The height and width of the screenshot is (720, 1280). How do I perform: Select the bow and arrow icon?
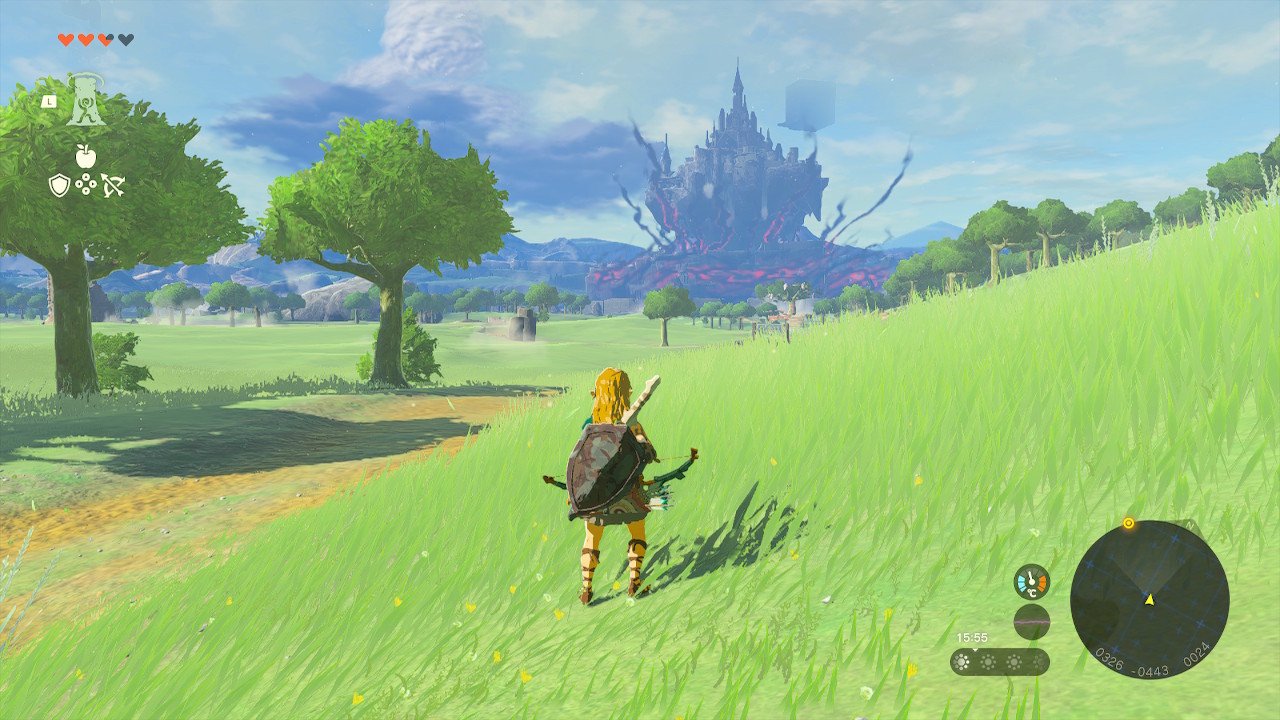(x=112, y=185)
